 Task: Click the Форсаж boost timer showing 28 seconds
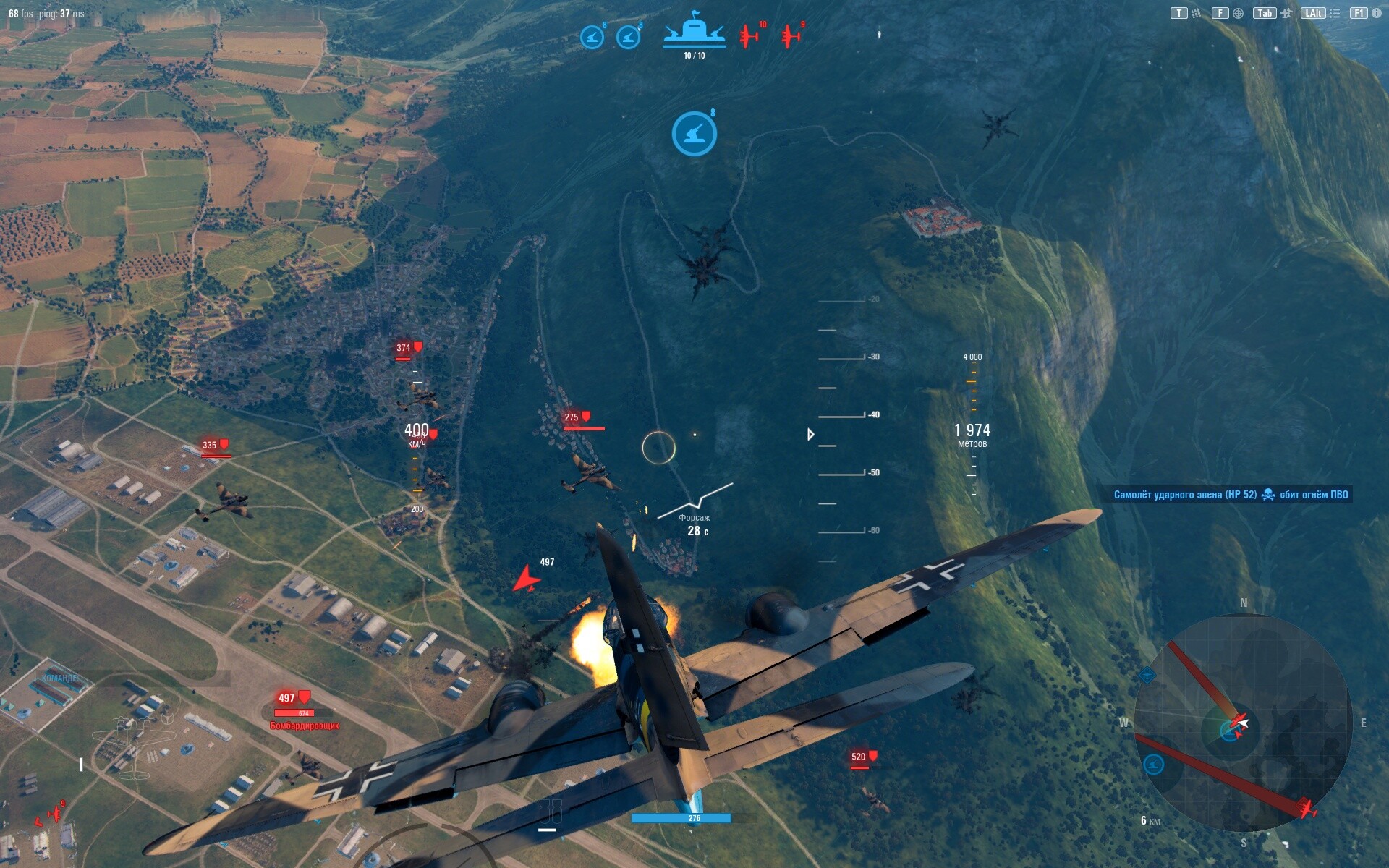[694, 524]
